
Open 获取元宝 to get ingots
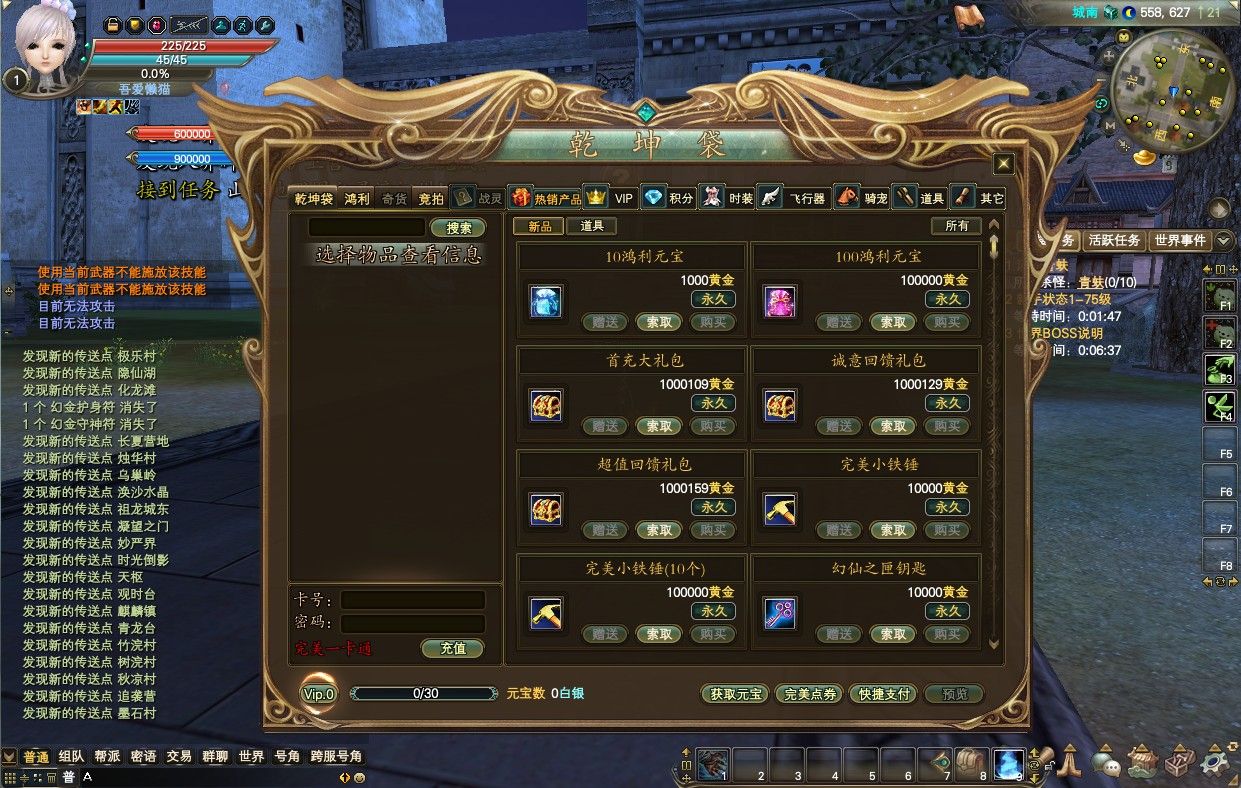pos(734,694)
